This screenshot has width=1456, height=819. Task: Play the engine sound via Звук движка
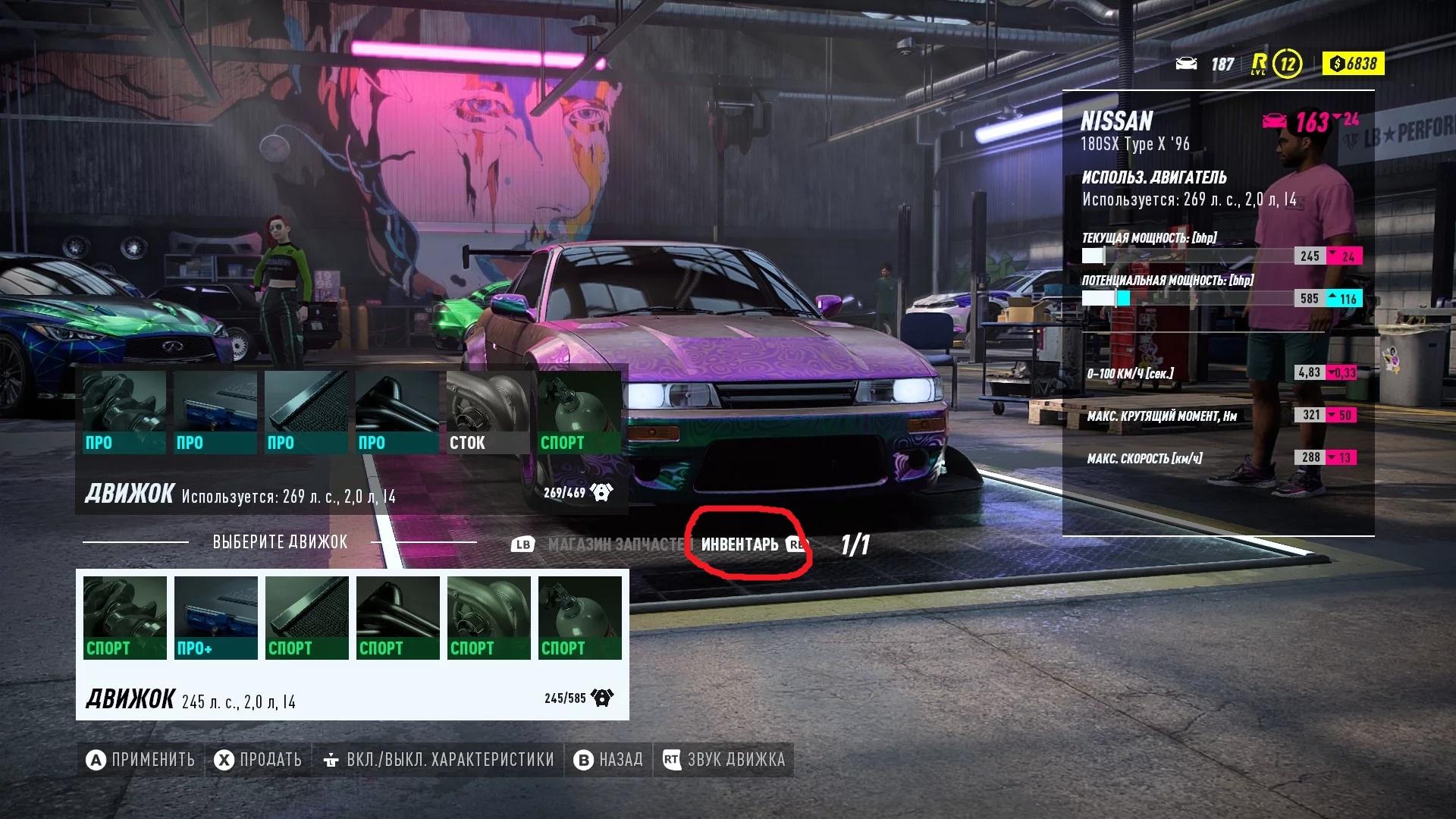point(724,760)
